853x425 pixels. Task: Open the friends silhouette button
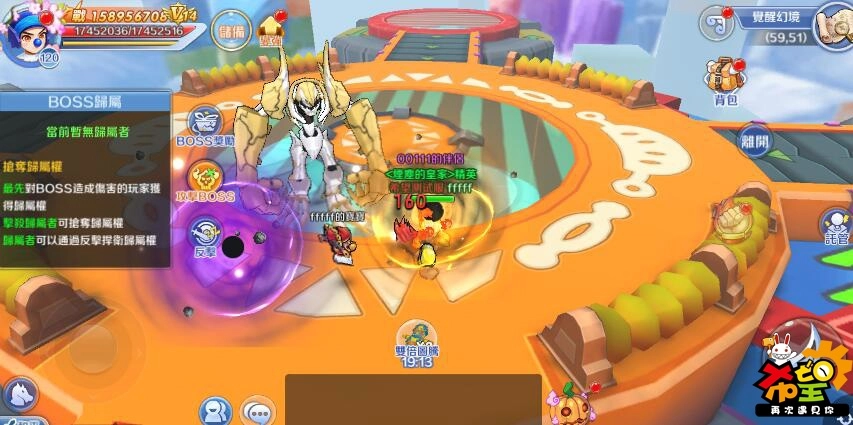[214, 411]
